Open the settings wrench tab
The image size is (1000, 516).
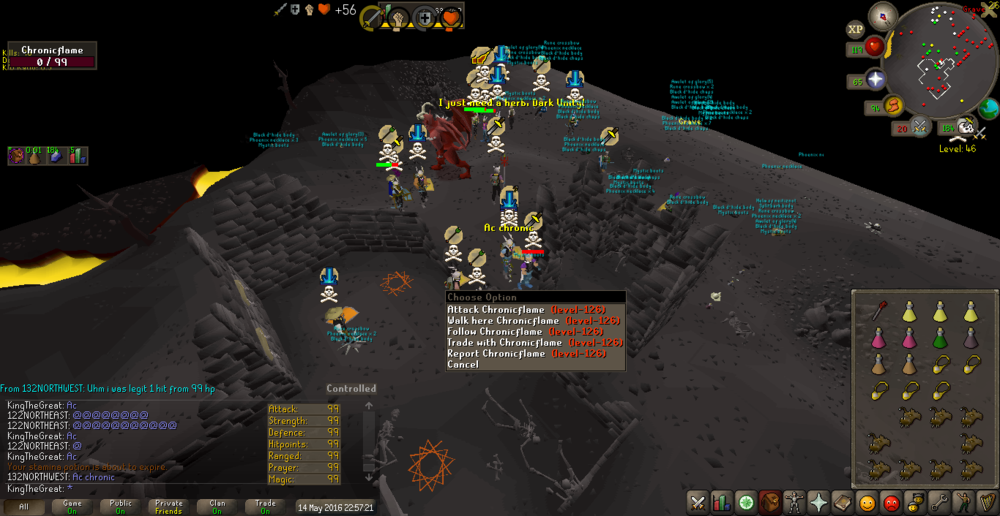coord(939,502)
